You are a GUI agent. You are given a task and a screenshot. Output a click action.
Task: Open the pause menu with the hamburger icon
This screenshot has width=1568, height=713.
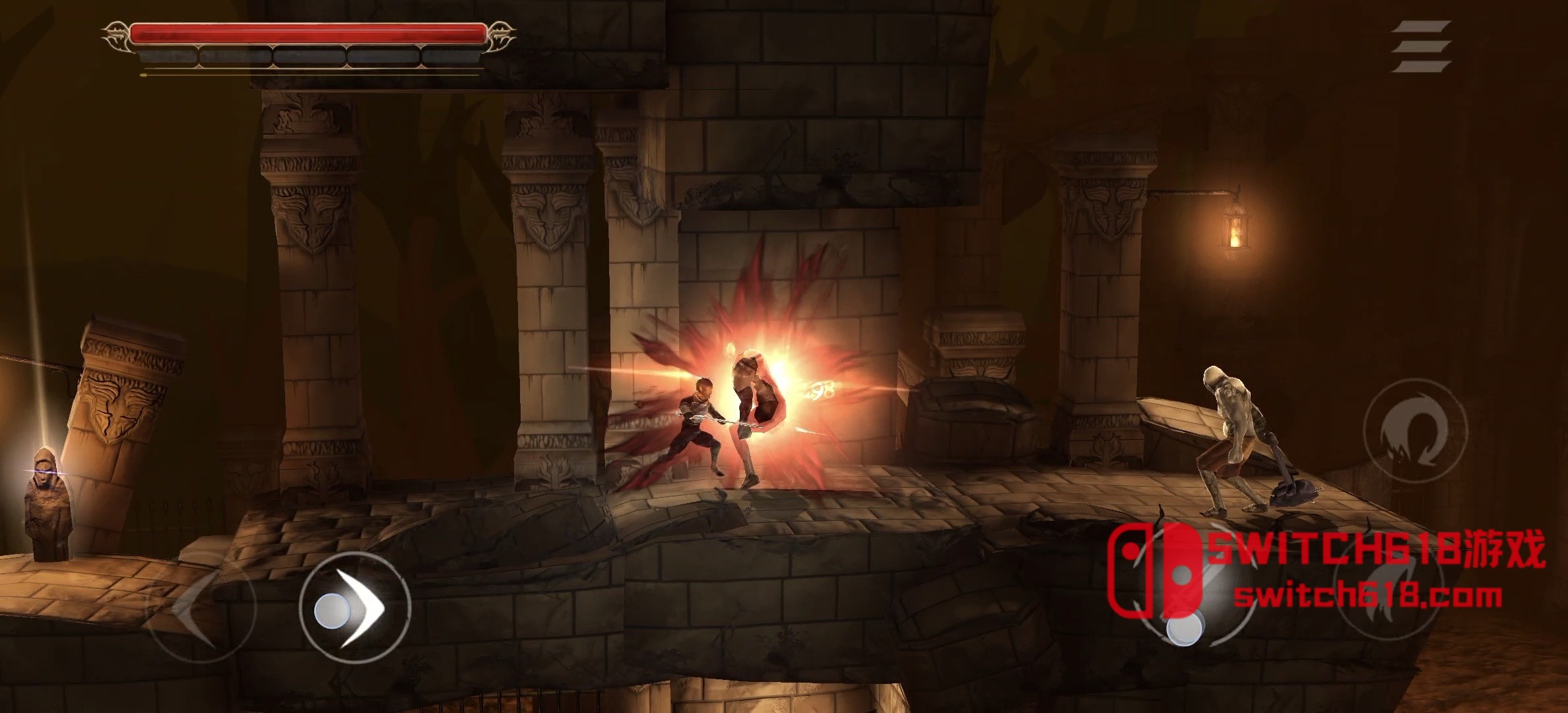(1421, 46)
